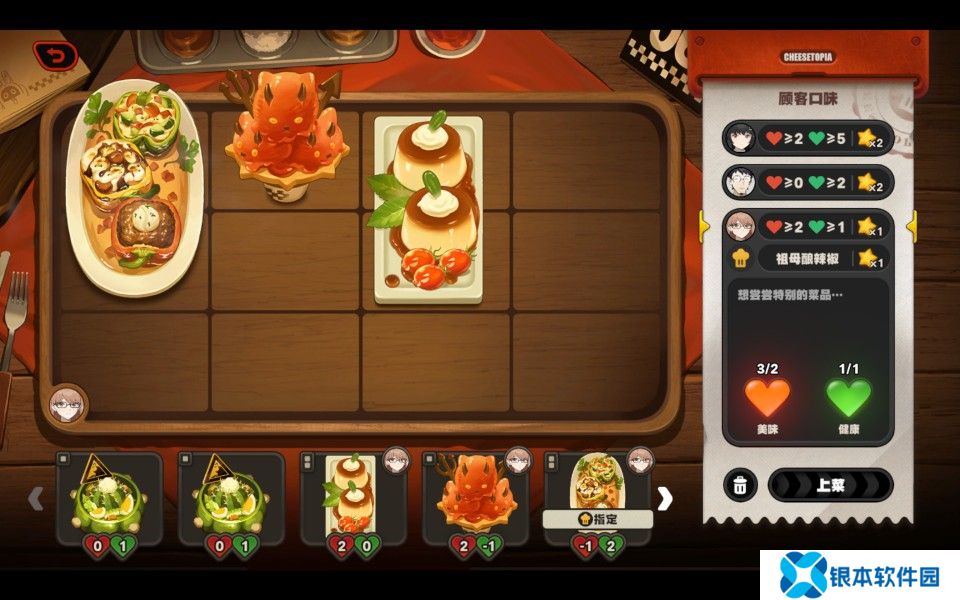Image resolution: width=960 pixels, height=600 pixels.
Task: Select the stuffed peppers plate on tray
Action: coord(135,188)
